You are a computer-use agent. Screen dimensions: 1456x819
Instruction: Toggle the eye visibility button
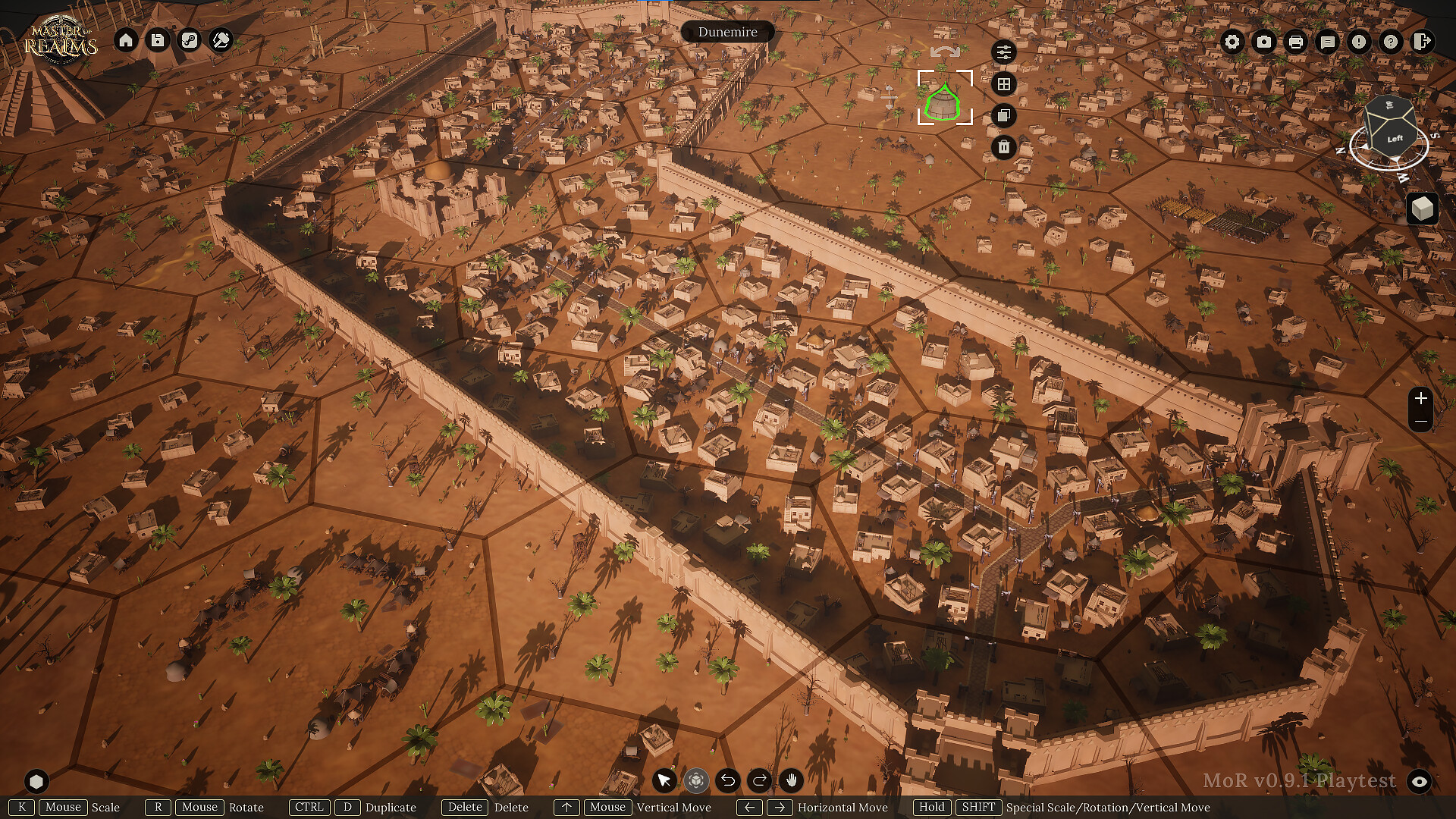pyautogui.click(x=1420, y=781)
